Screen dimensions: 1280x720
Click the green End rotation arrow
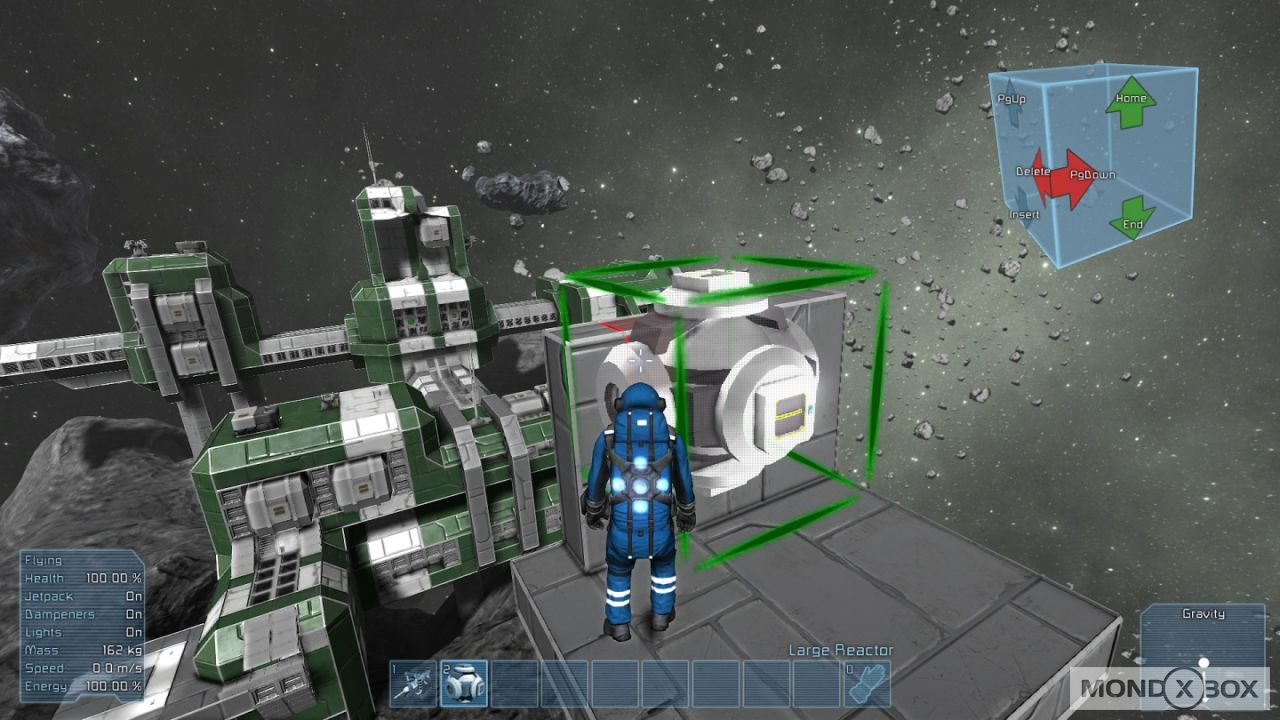pos(1135,215)
